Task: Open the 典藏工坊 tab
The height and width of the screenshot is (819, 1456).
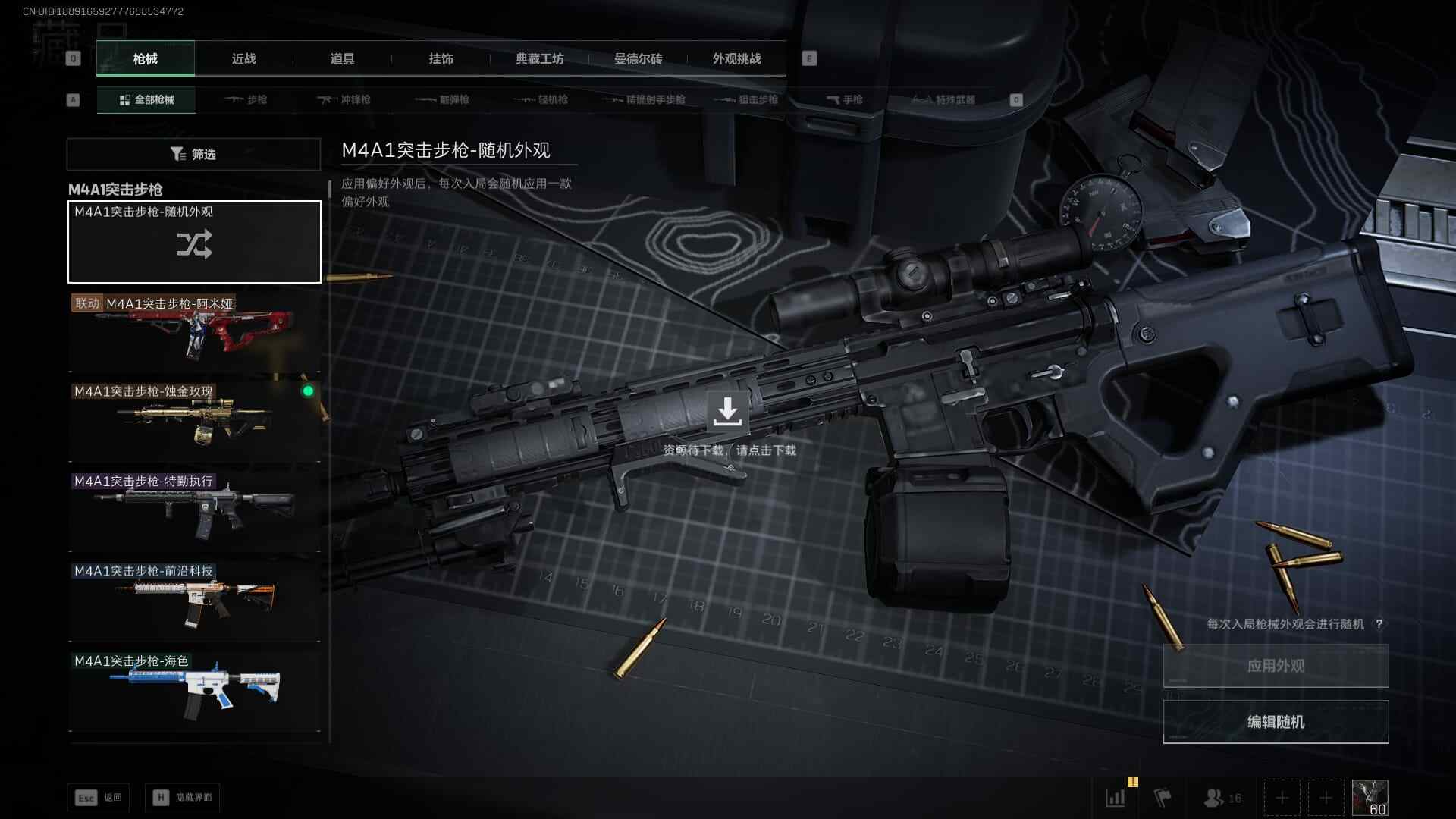Action: coord(539,59)
